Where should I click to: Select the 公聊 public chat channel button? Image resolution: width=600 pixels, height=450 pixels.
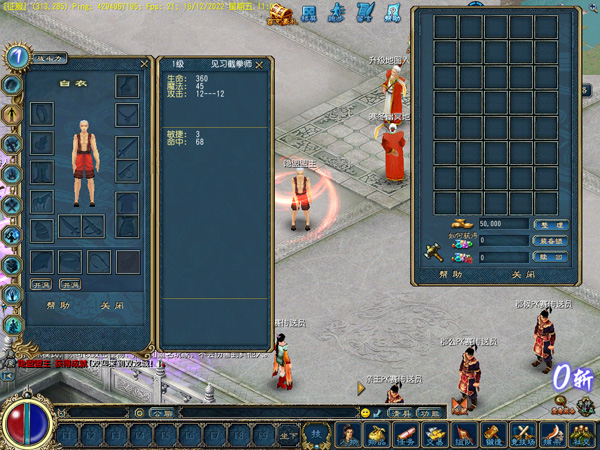tap(161, 412)
